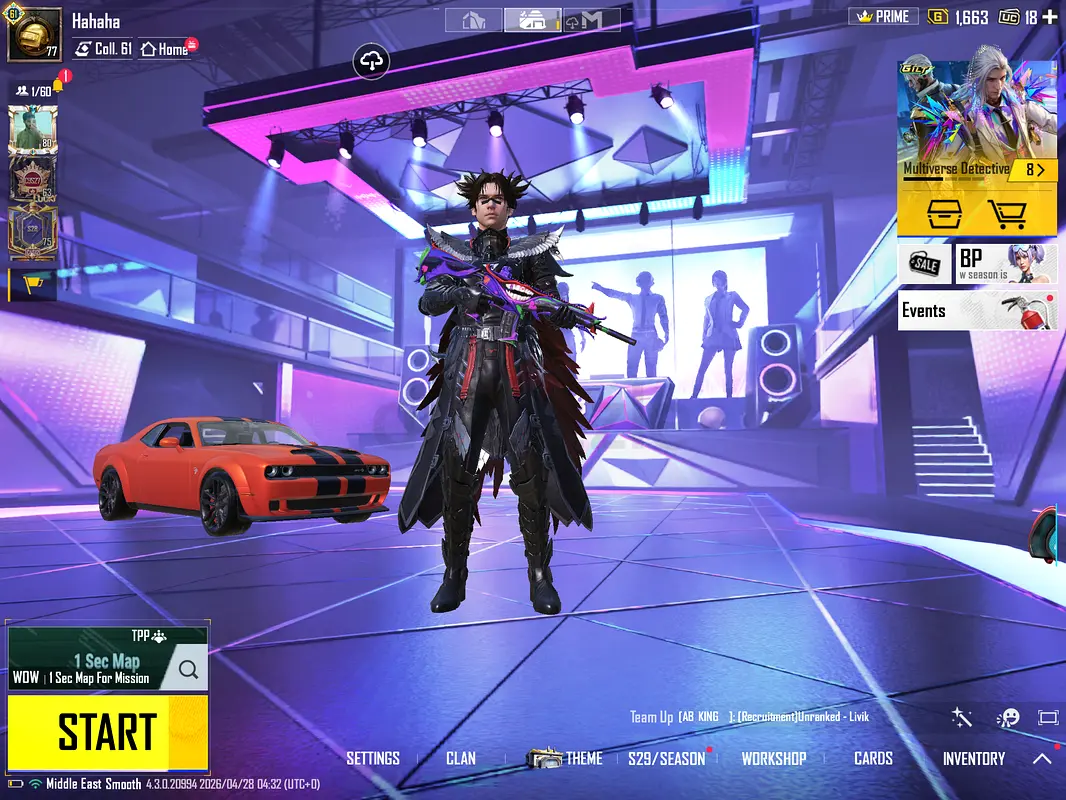The height and width of the screenshot is (800, 1066).
Task: Open the BP new season banner
Action: pos(1006,264)
